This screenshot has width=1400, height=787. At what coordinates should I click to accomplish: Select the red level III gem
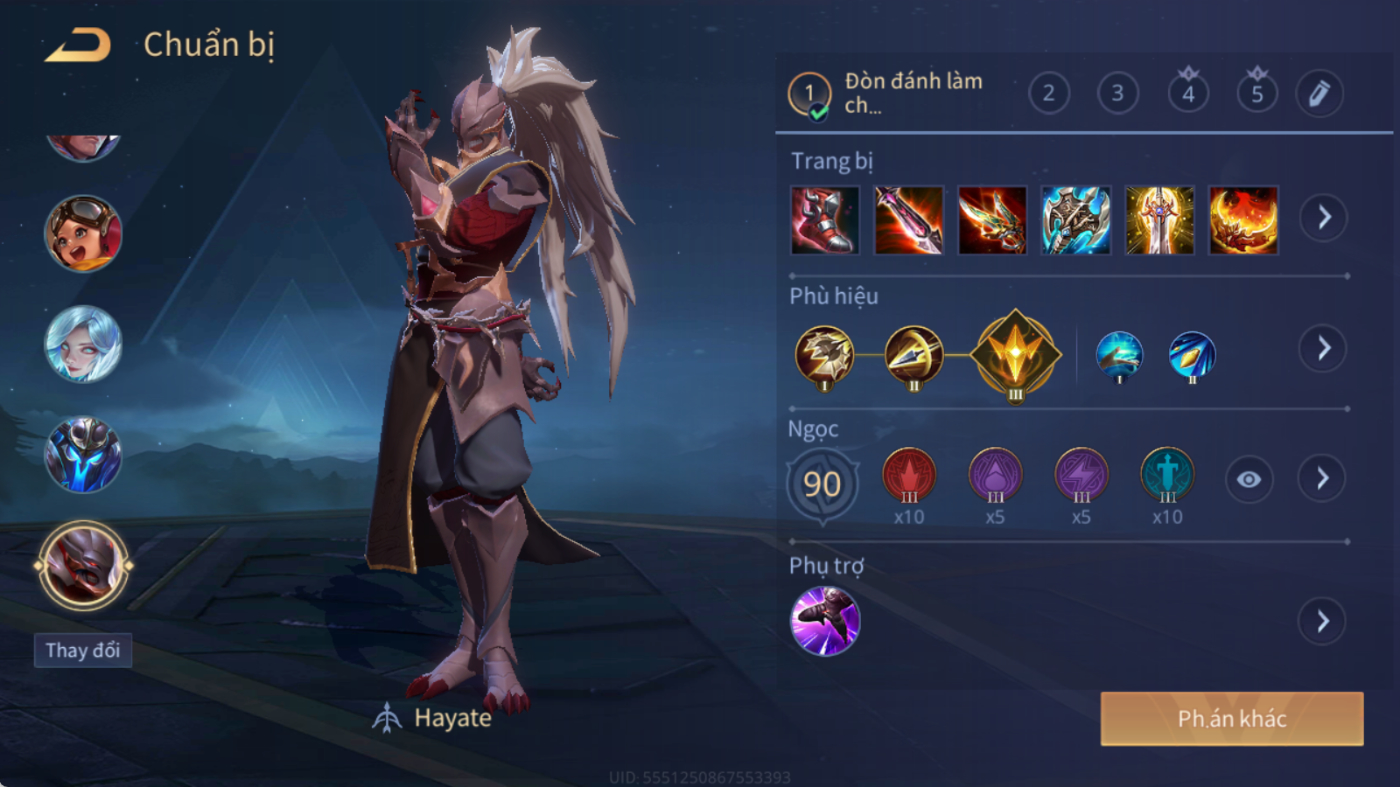909,476
